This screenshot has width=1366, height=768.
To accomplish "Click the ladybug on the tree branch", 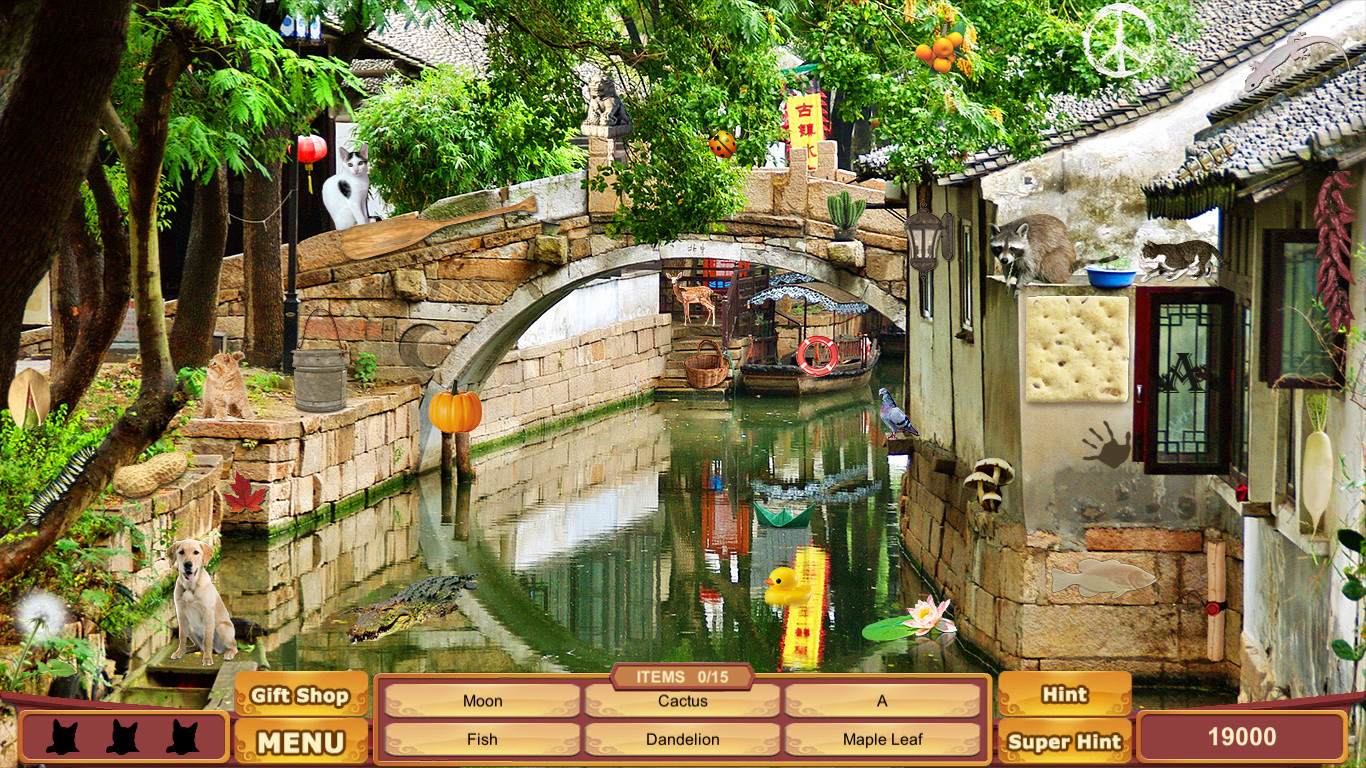I will pyautogui.click(x=724, y=143).
